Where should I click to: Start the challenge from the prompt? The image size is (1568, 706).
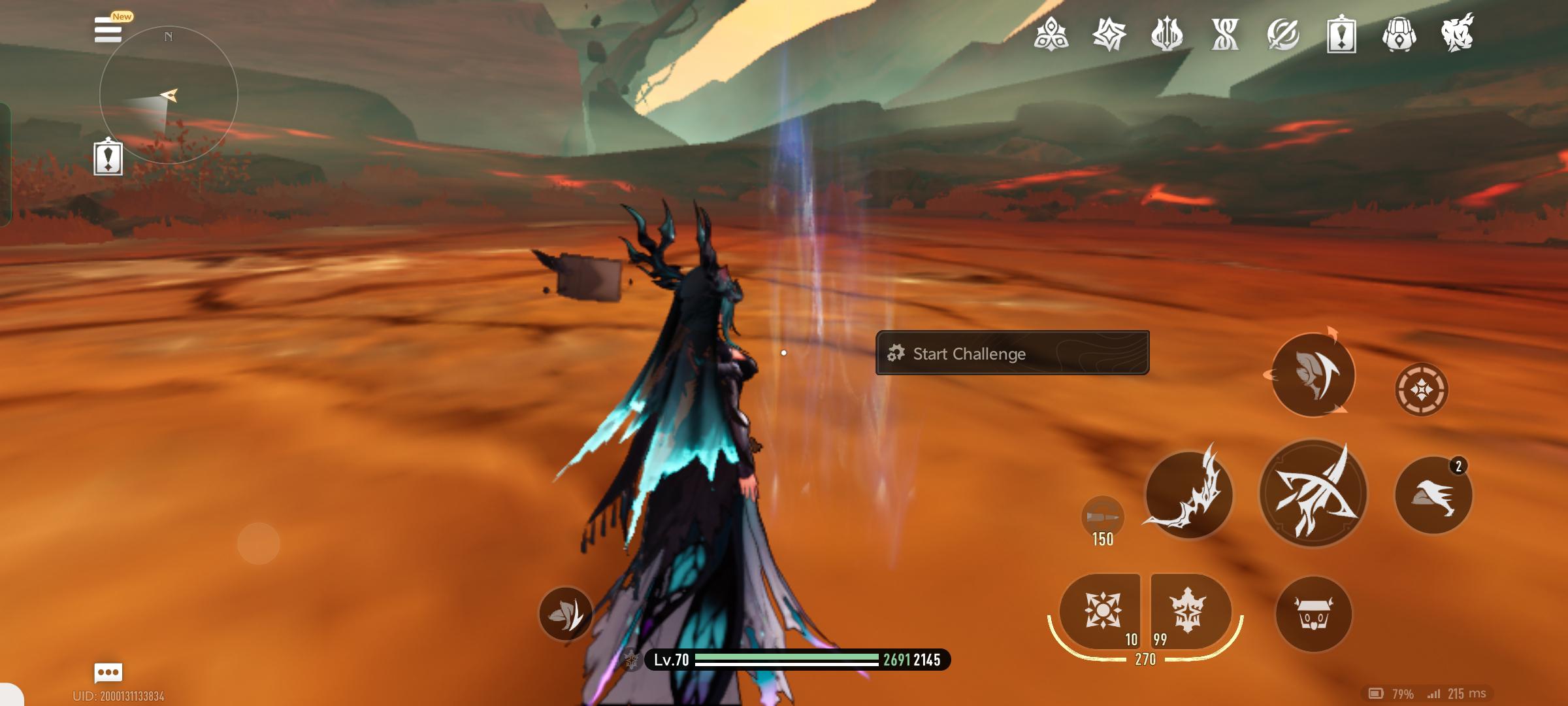point(1011,353)
